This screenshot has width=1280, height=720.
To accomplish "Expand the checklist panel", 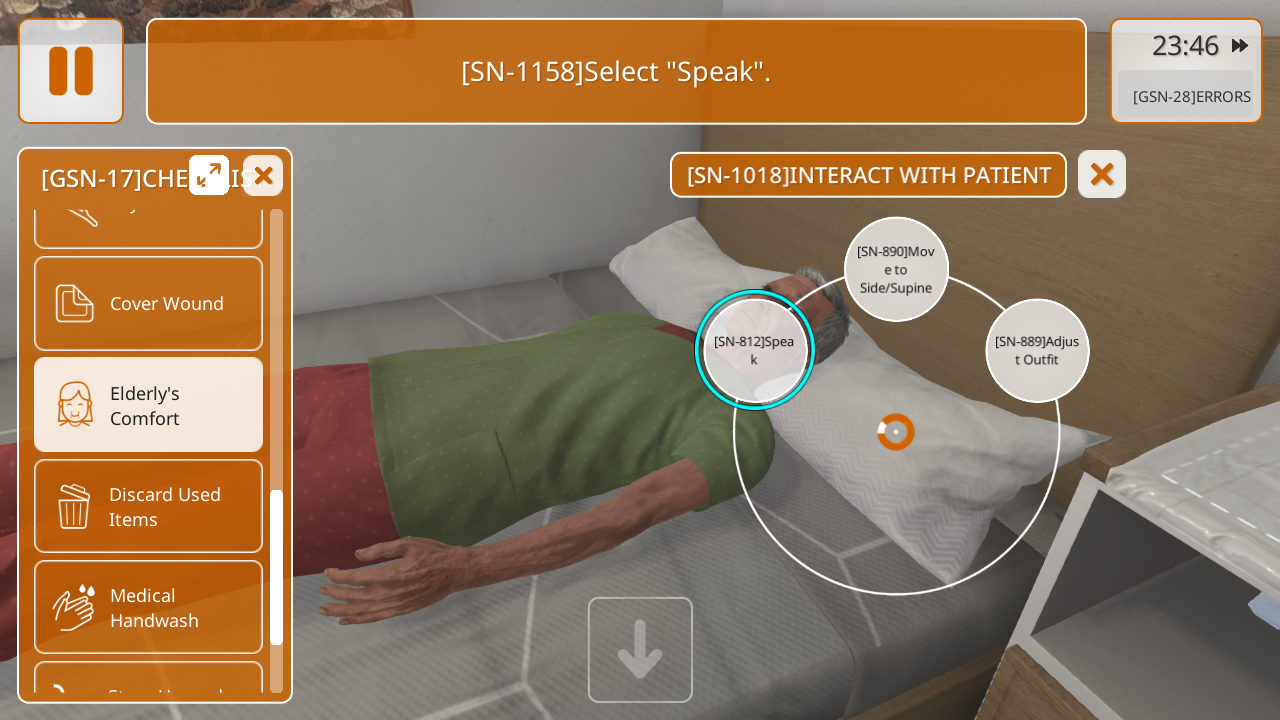I will click(x=209, y=175).
